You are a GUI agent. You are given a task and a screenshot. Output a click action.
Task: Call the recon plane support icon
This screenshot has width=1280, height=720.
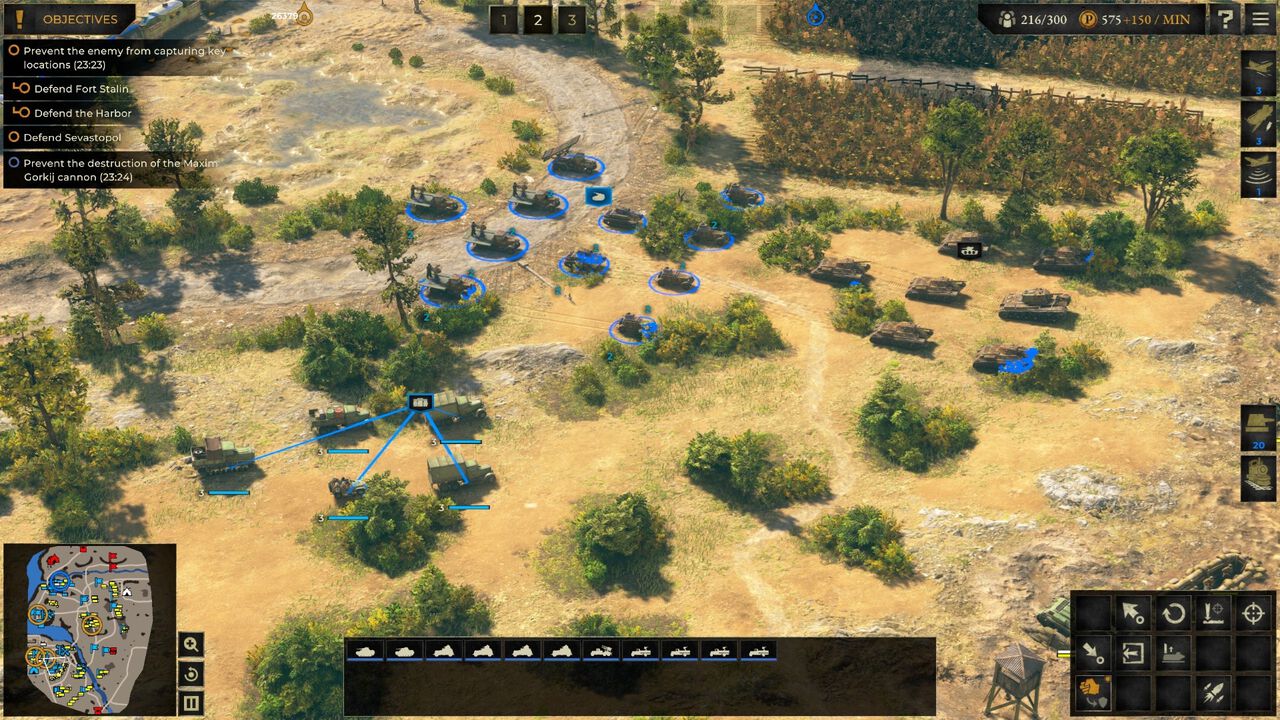point(1258,170)
